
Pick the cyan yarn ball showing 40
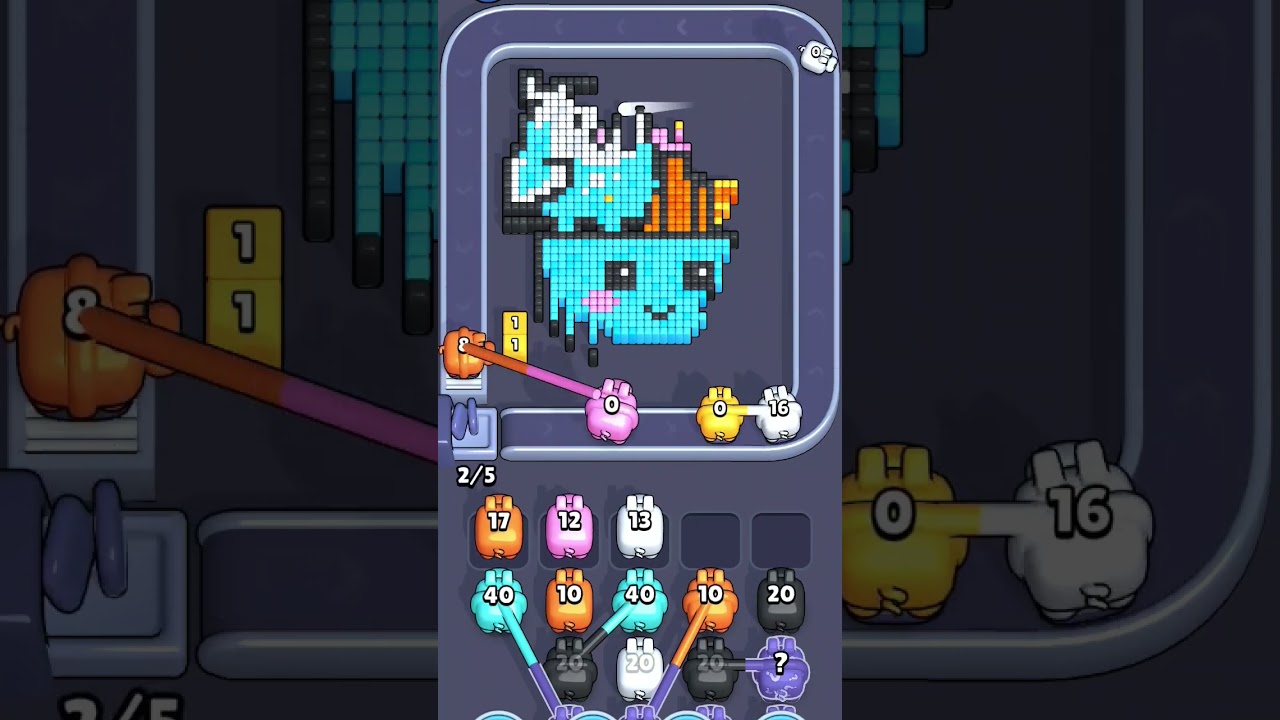tap(500, 595)
